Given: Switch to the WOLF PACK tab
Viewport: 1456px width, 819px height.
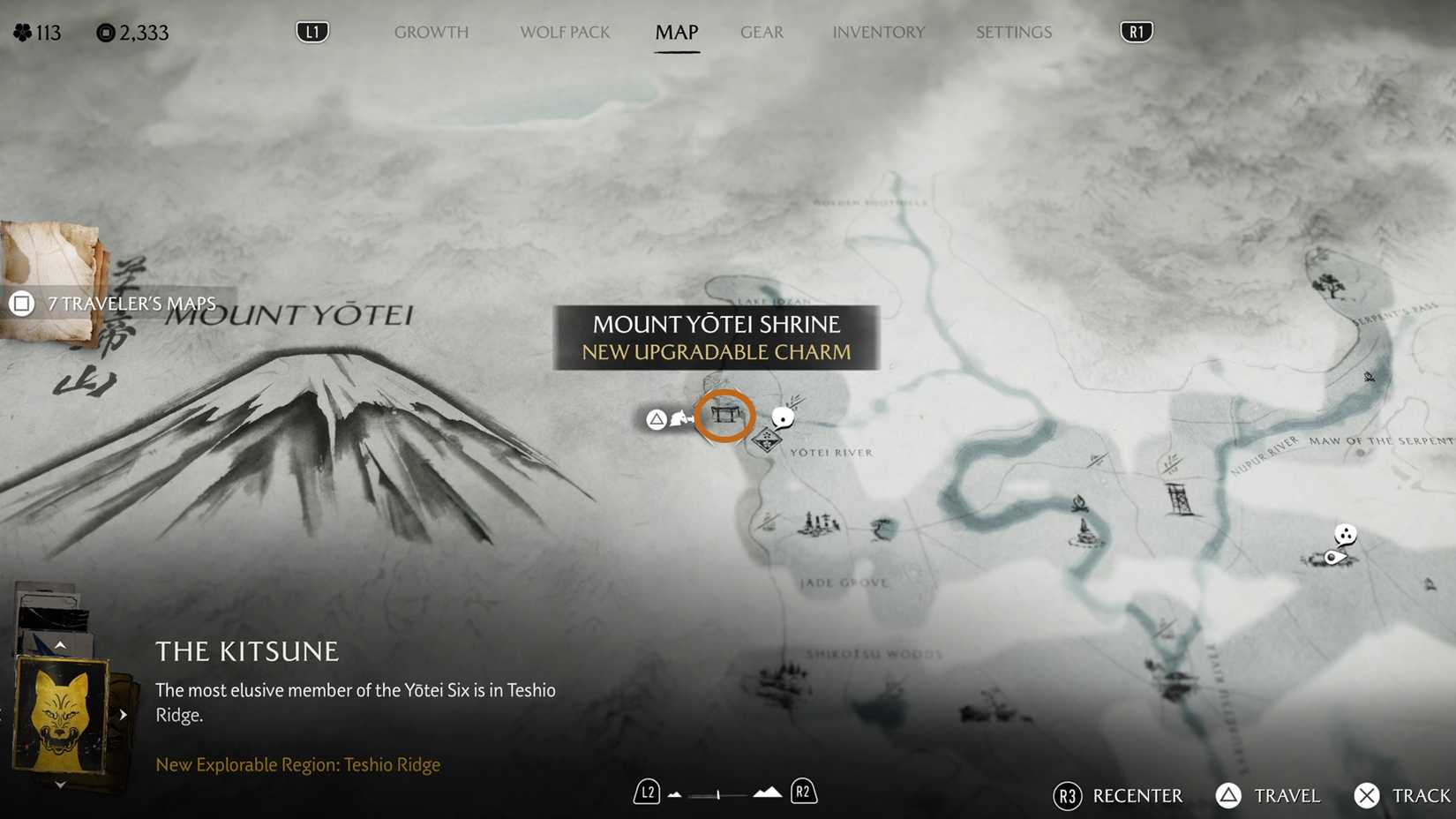Looking at the screenshot, I should point(565,32).
